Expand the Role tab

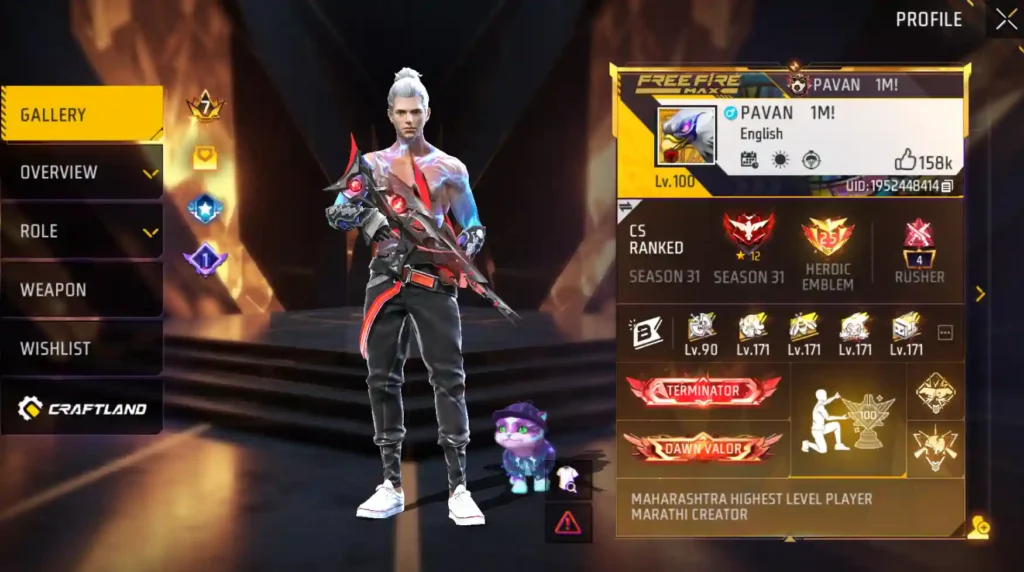(x=81, y=231)
